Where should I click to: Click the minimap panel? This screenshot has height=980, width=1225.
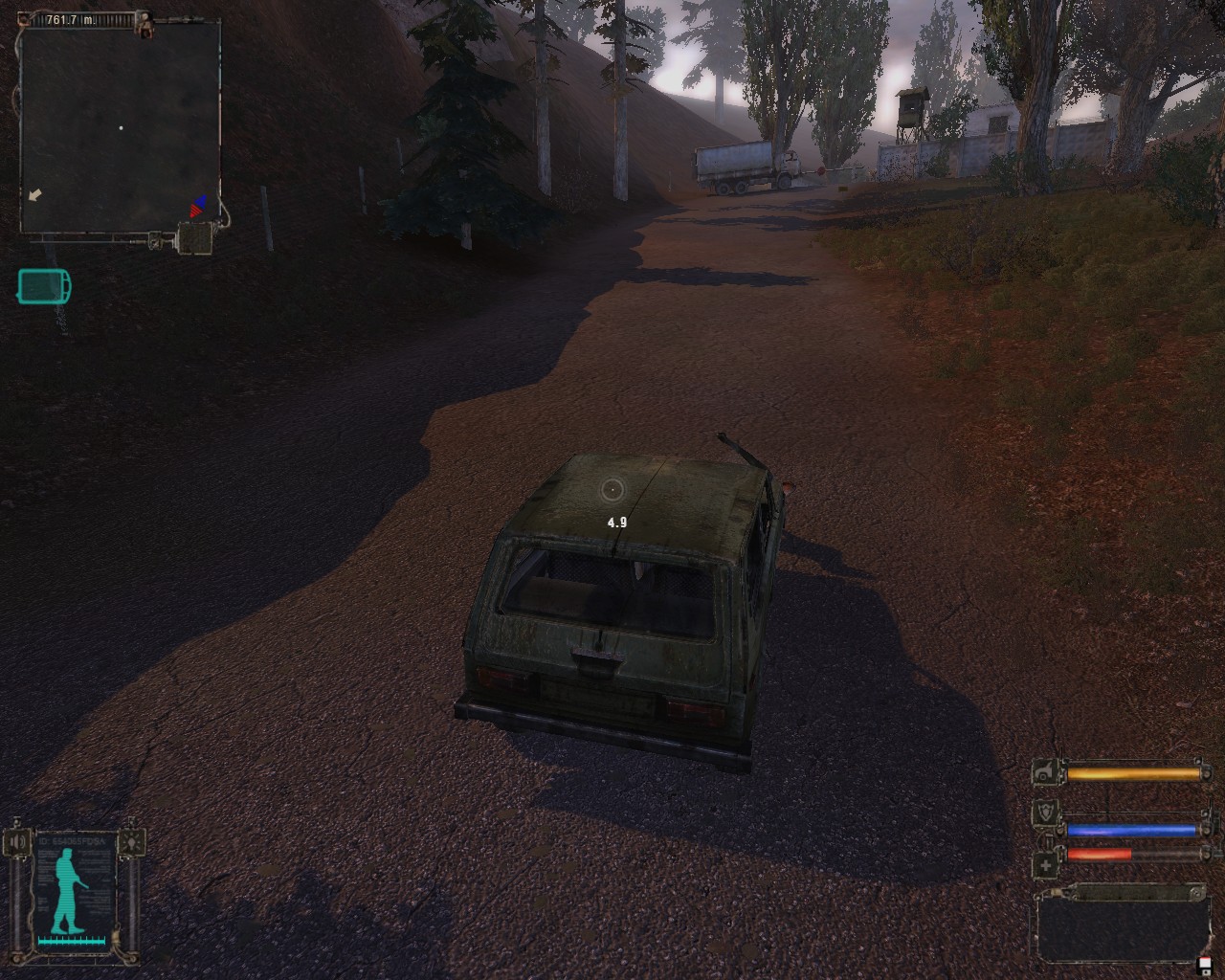click(x=120, y=127)
